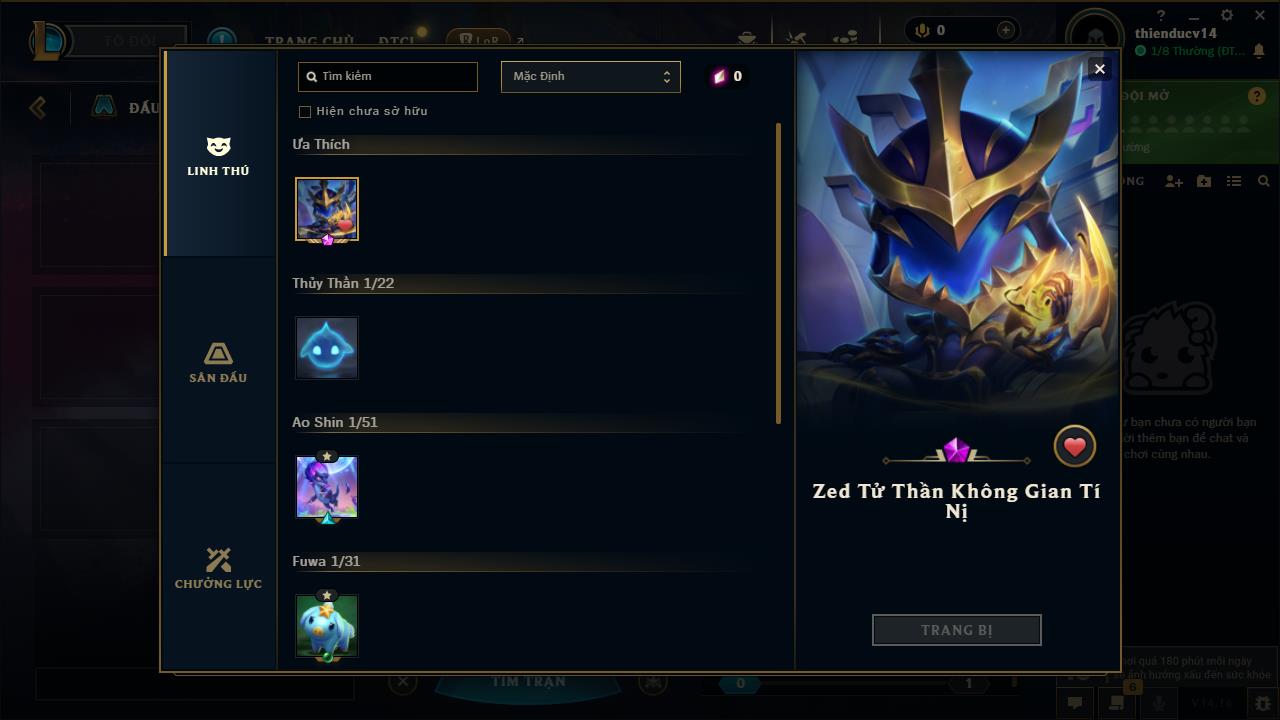Toggle the heart favorite button
The width and height of the screenshot is (1280, 720).
point(1075,447)
